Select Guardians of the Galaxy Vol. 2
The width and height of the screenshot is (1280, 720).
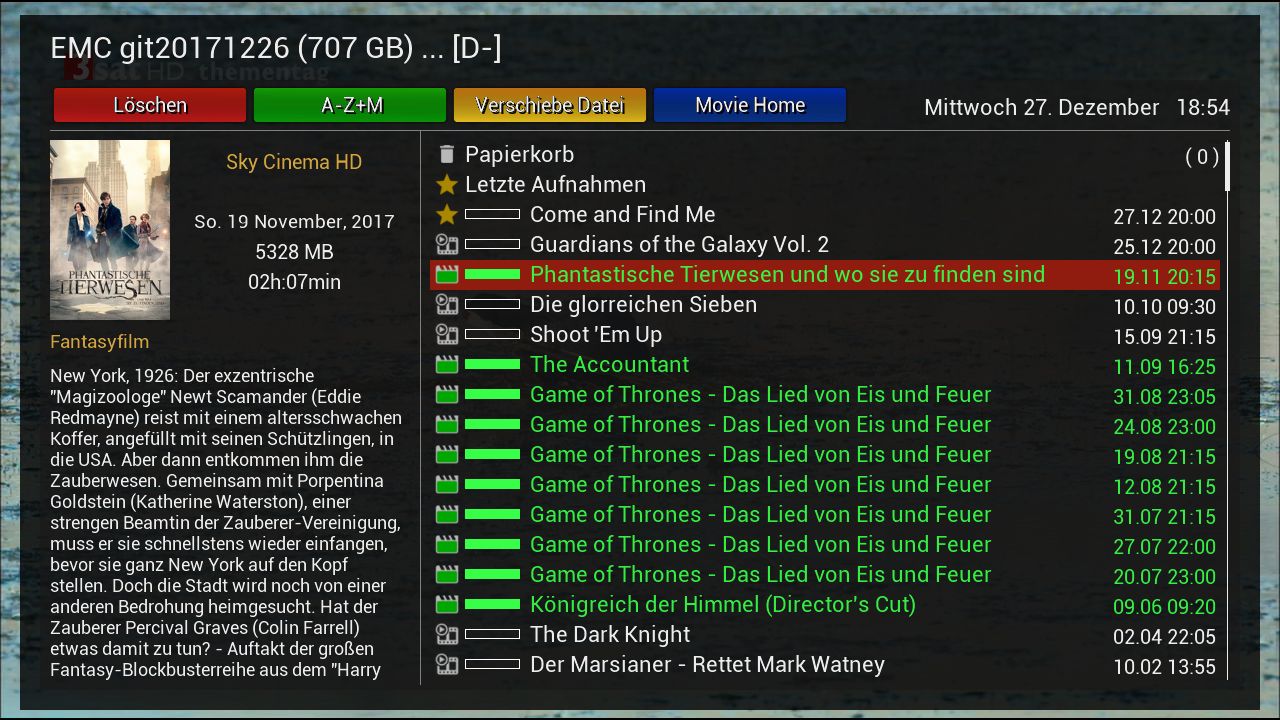point(679,245)
